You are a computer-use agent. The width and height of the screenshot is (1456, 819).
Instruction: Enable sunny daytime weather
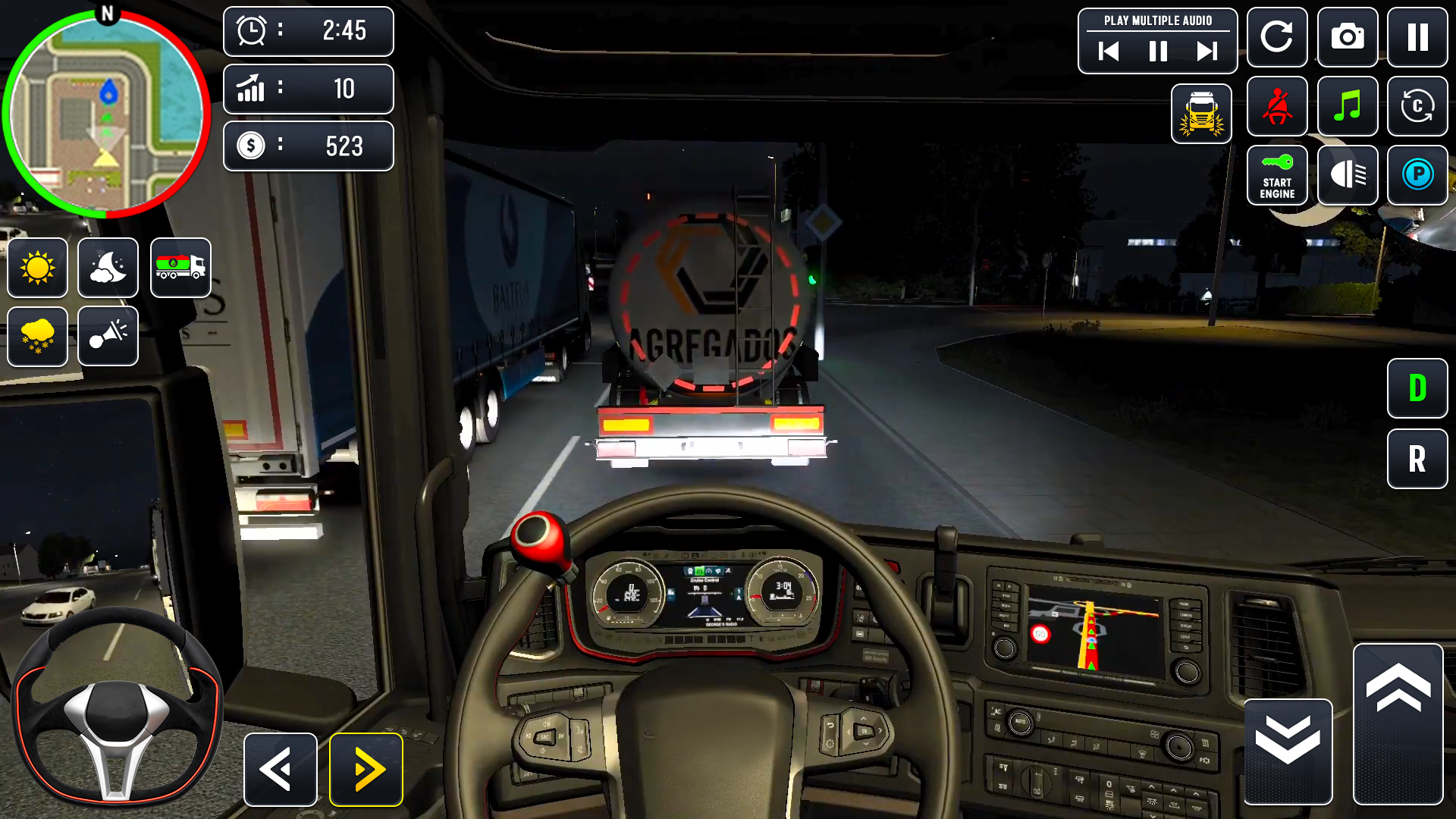coord(37,268)
